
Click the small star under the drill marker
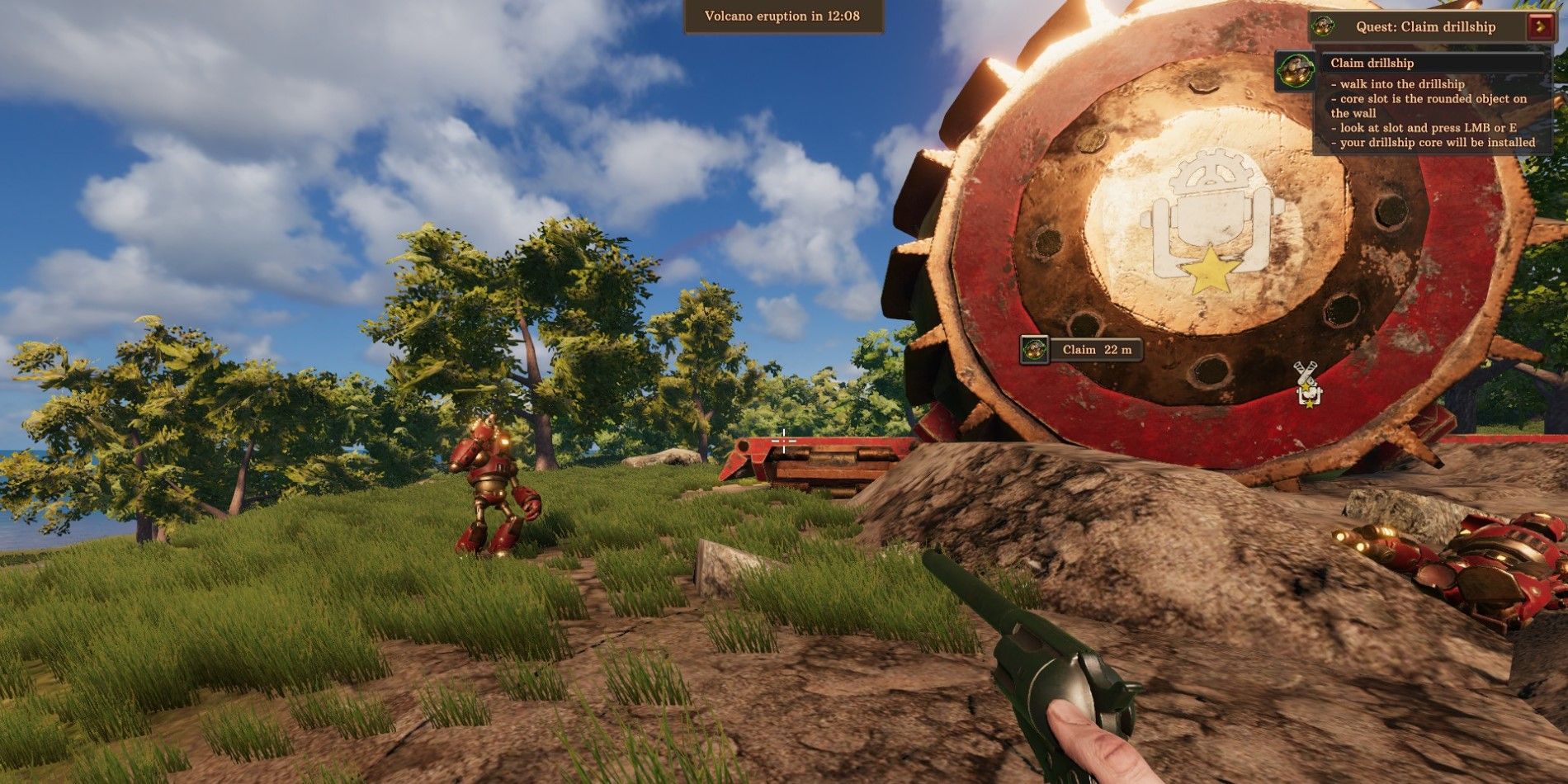click(x=1310, y=404)
